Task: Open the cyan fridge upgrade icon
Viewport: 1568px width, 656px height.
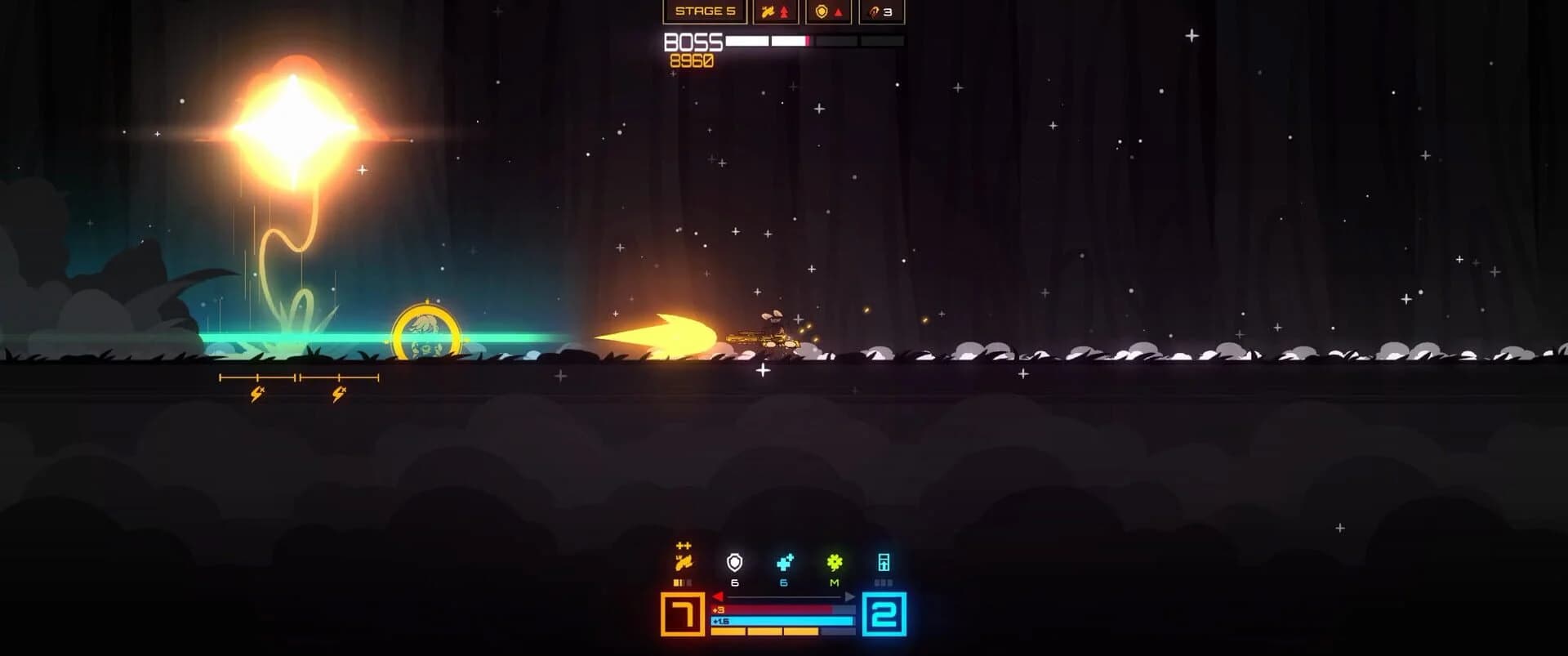Action: click(x=884, y=562)
